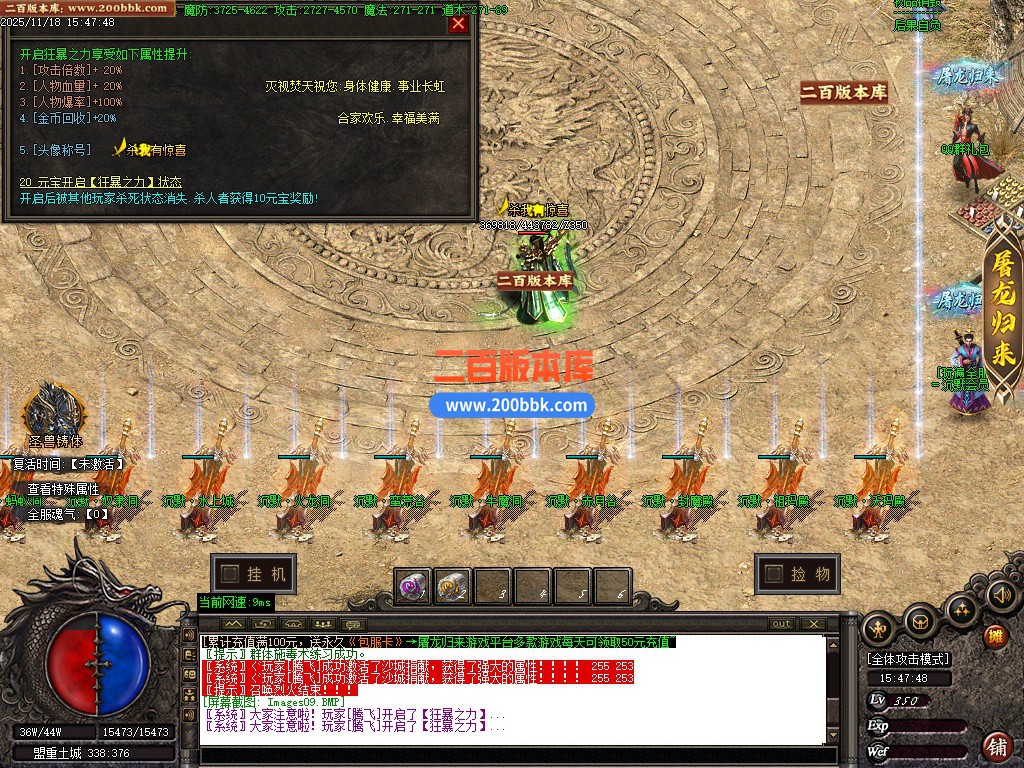The height and width of the screenshot is (768, 1024).
Task: Open the 圣兽铸体 beast icon
Action: pos(53,412)
